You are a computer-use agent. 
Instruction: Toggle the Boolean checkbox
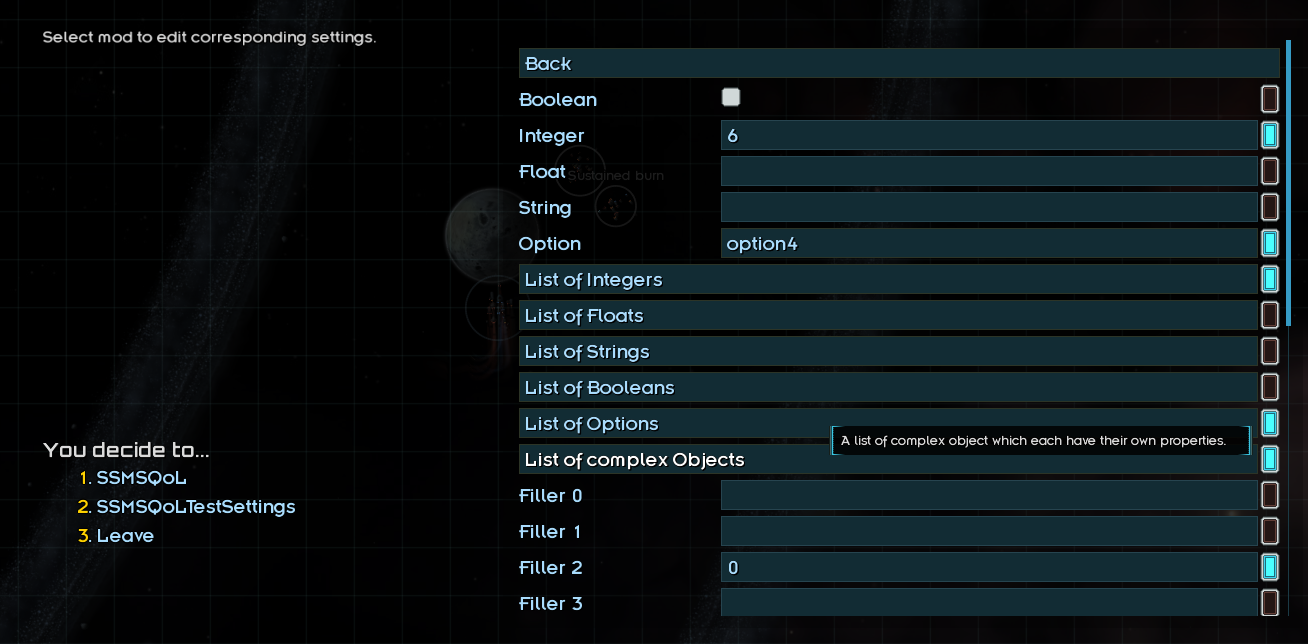[x=731, y=97]
